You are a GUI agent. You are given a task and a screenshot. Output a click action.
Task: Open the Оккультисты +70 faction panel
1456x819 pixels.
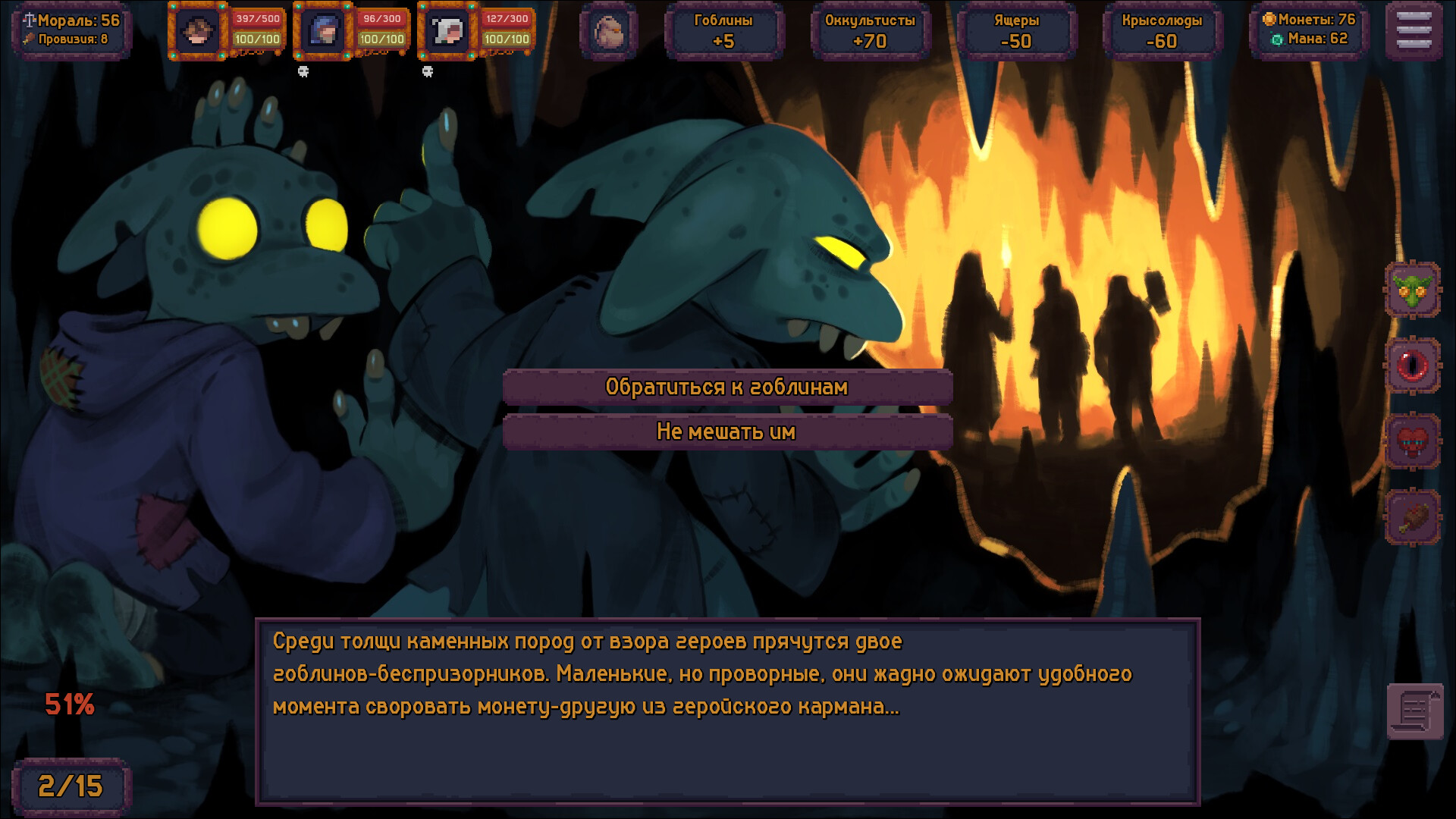click(871, 31)
